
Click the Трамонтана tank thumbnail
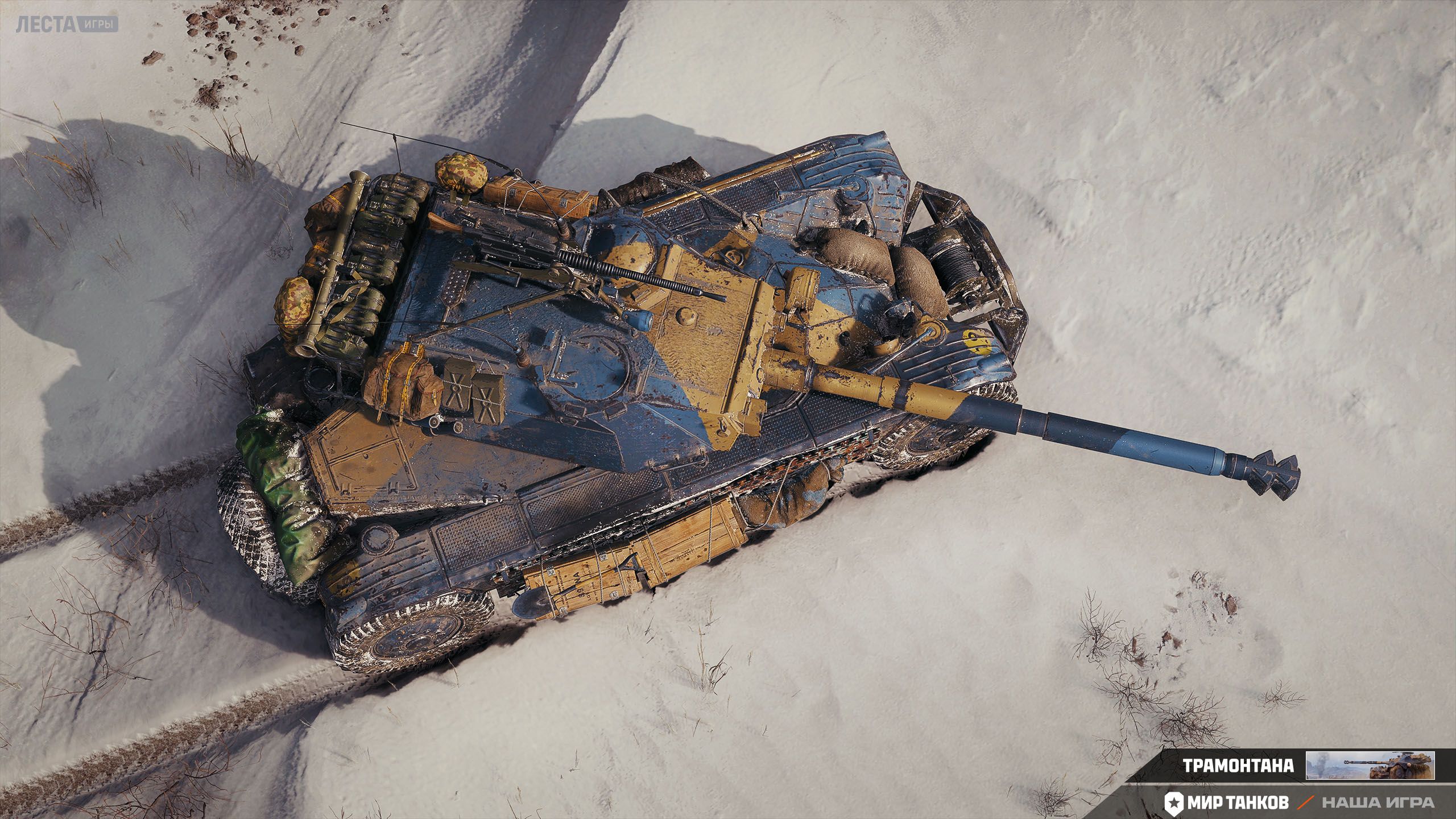[1370, 765]
